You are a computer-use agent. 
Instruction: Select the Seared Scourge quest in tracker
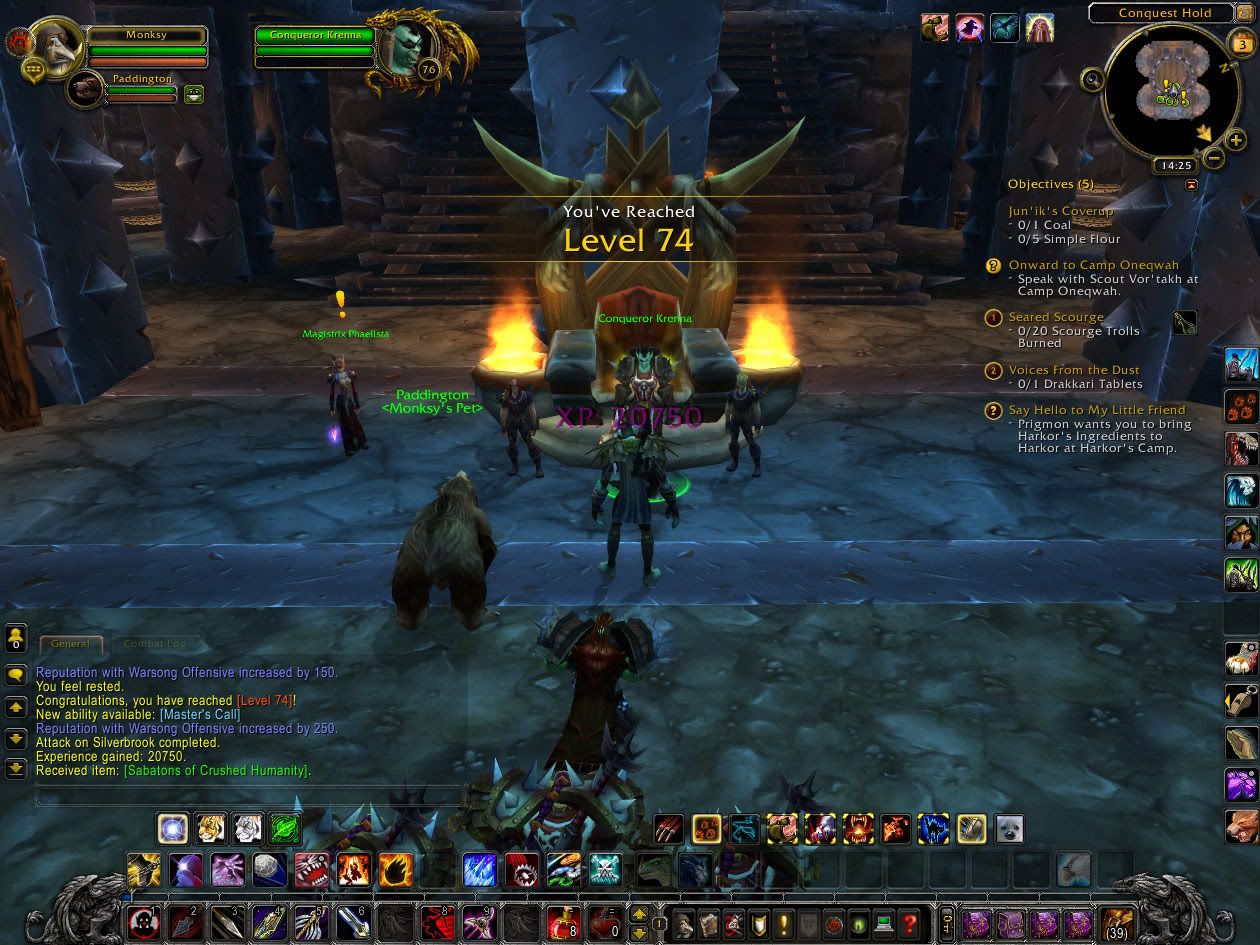1056,317
